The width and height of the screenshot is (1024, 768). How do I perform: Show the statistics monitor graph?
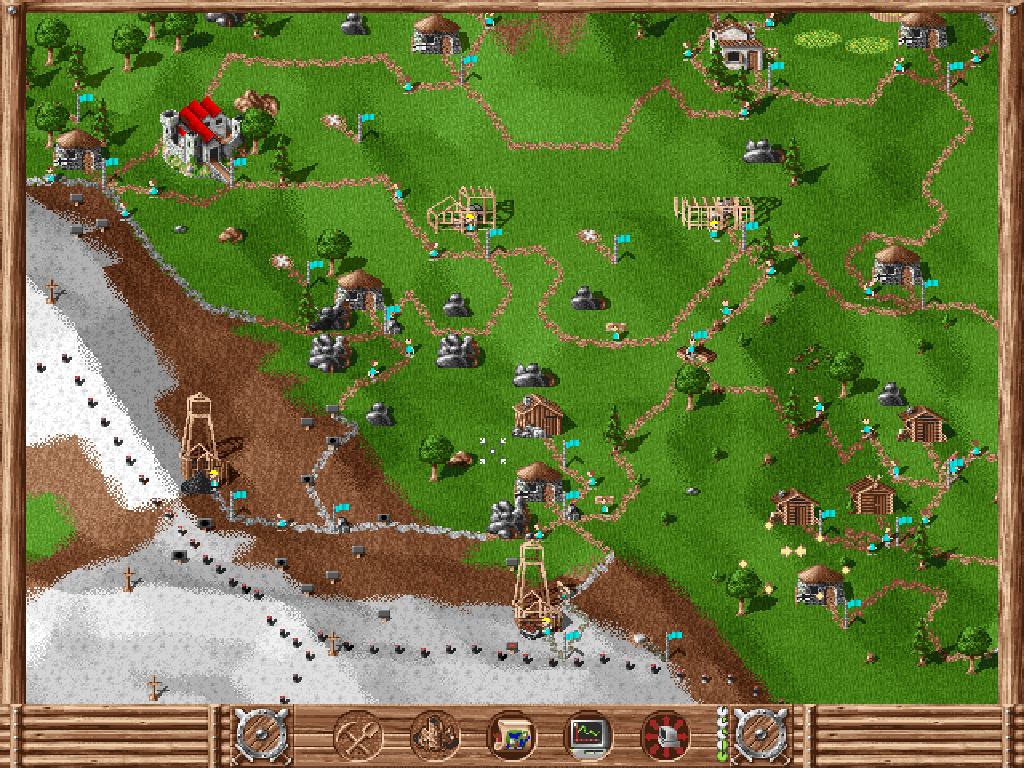pyautogui.click(x=588, y=736)
